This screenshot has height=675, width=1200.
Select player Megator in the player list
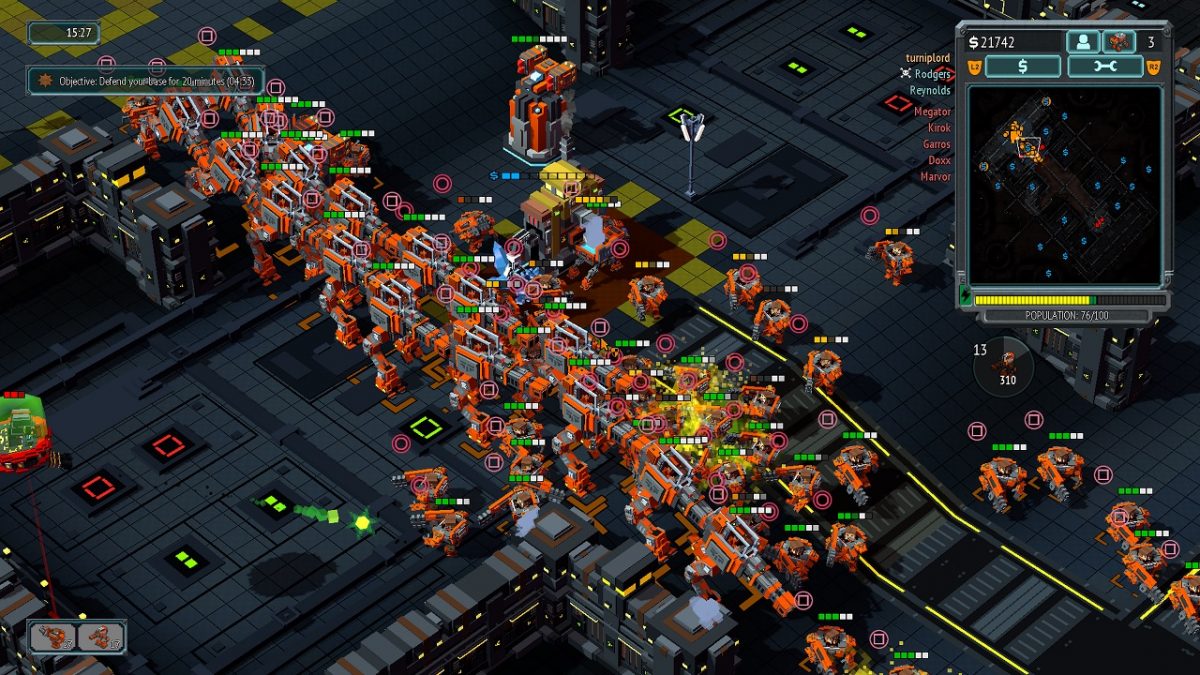(x=932, y=112)
